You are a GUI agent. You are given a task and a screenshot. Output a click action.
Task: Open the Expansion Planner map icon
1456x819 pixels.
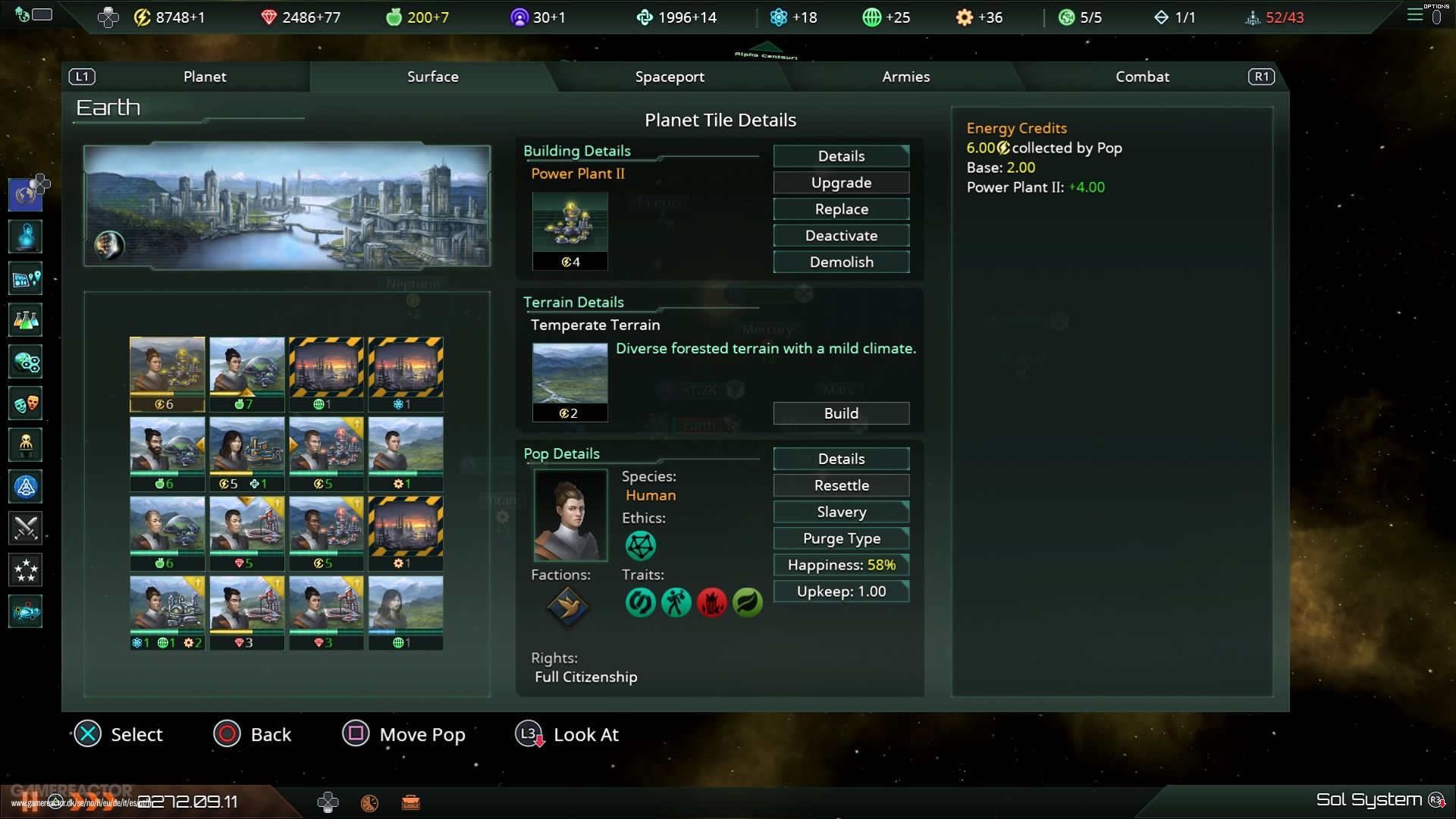pos(25,278)
